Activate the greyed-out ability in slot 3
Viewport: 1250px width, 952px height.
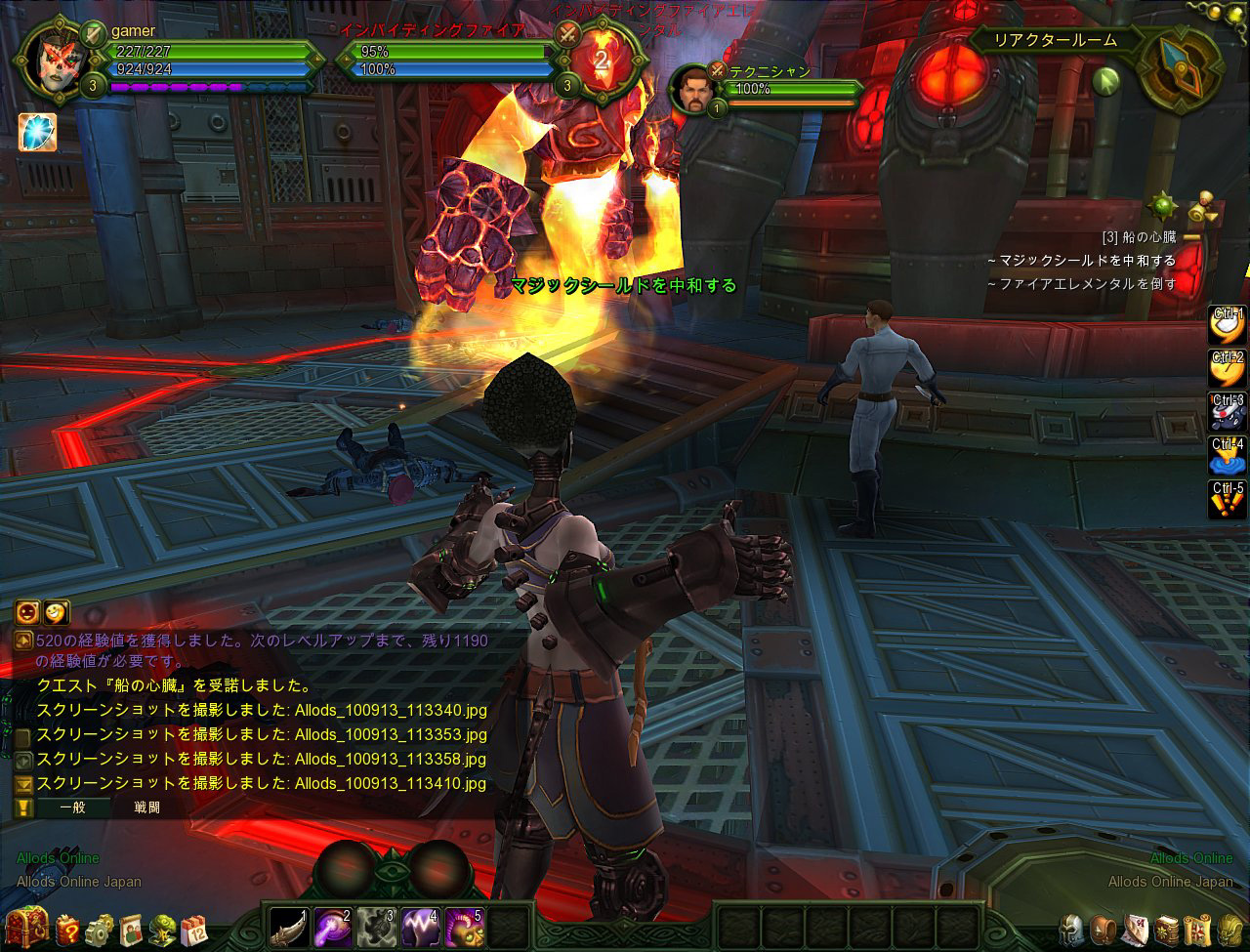(x=377, y=924)
